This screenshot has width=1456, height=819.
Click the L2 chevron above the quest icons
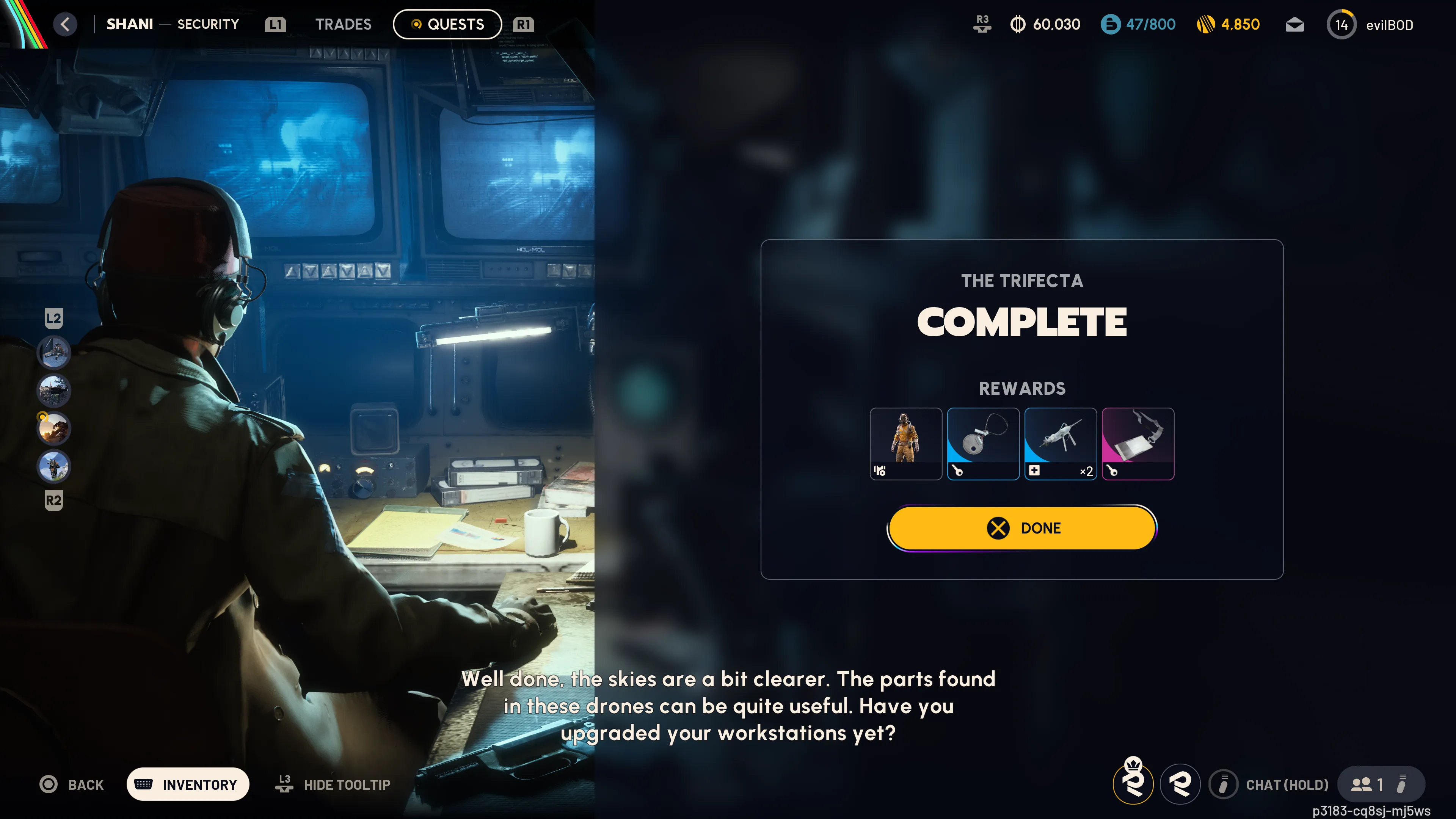pos(54,318)
